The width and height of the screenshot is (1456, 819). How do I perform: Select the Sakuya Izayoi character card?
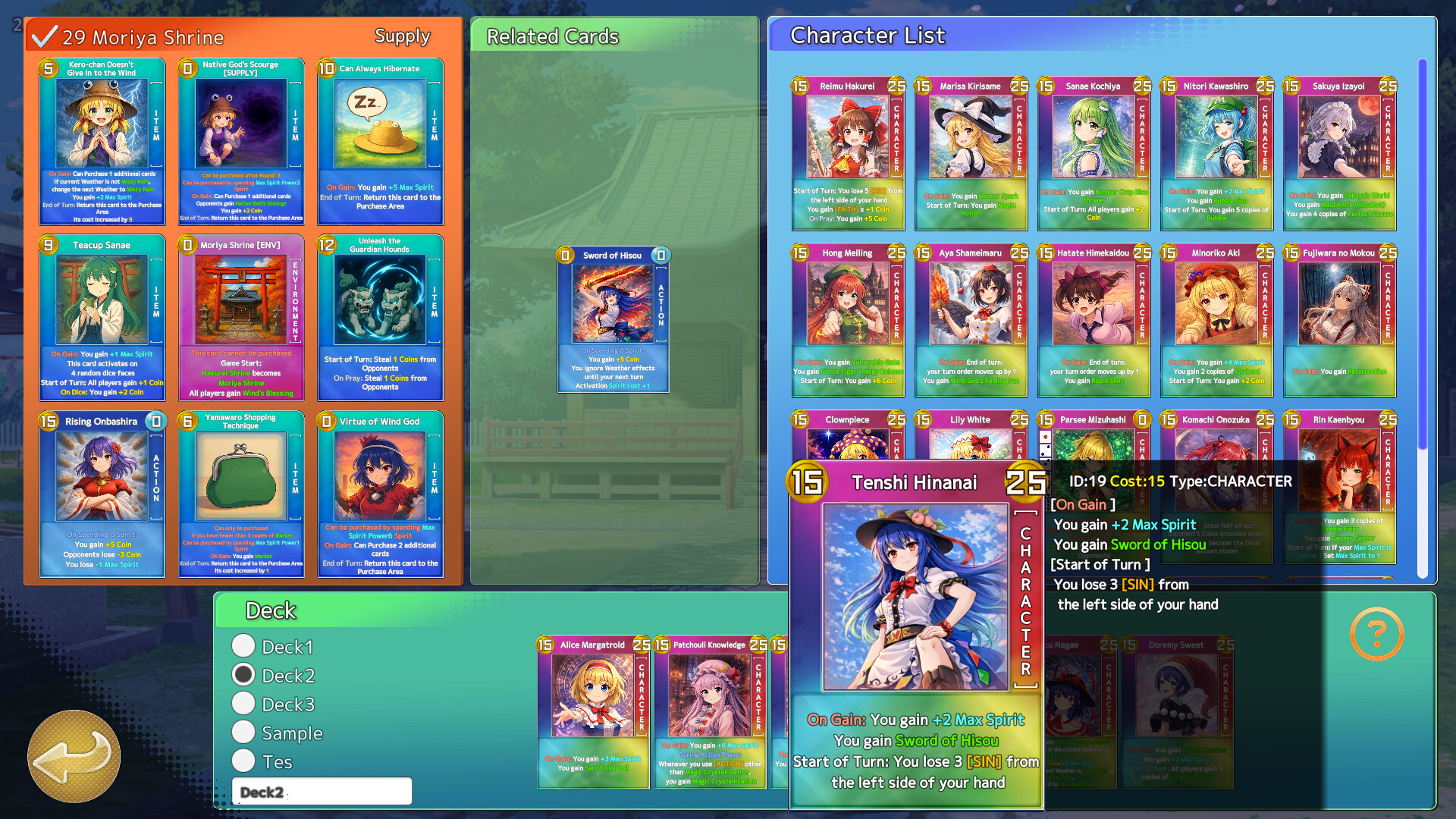1339,152
